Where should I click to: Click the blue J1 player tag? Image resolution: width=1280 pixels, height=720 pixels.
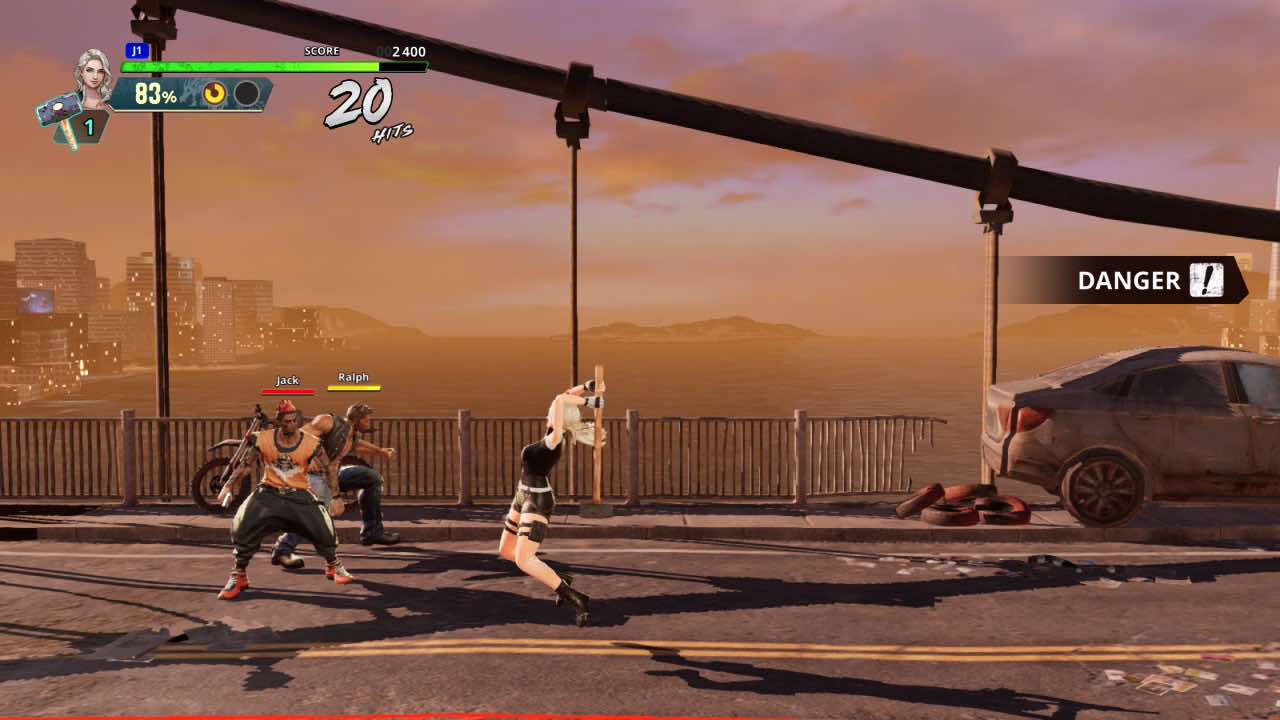137,50
